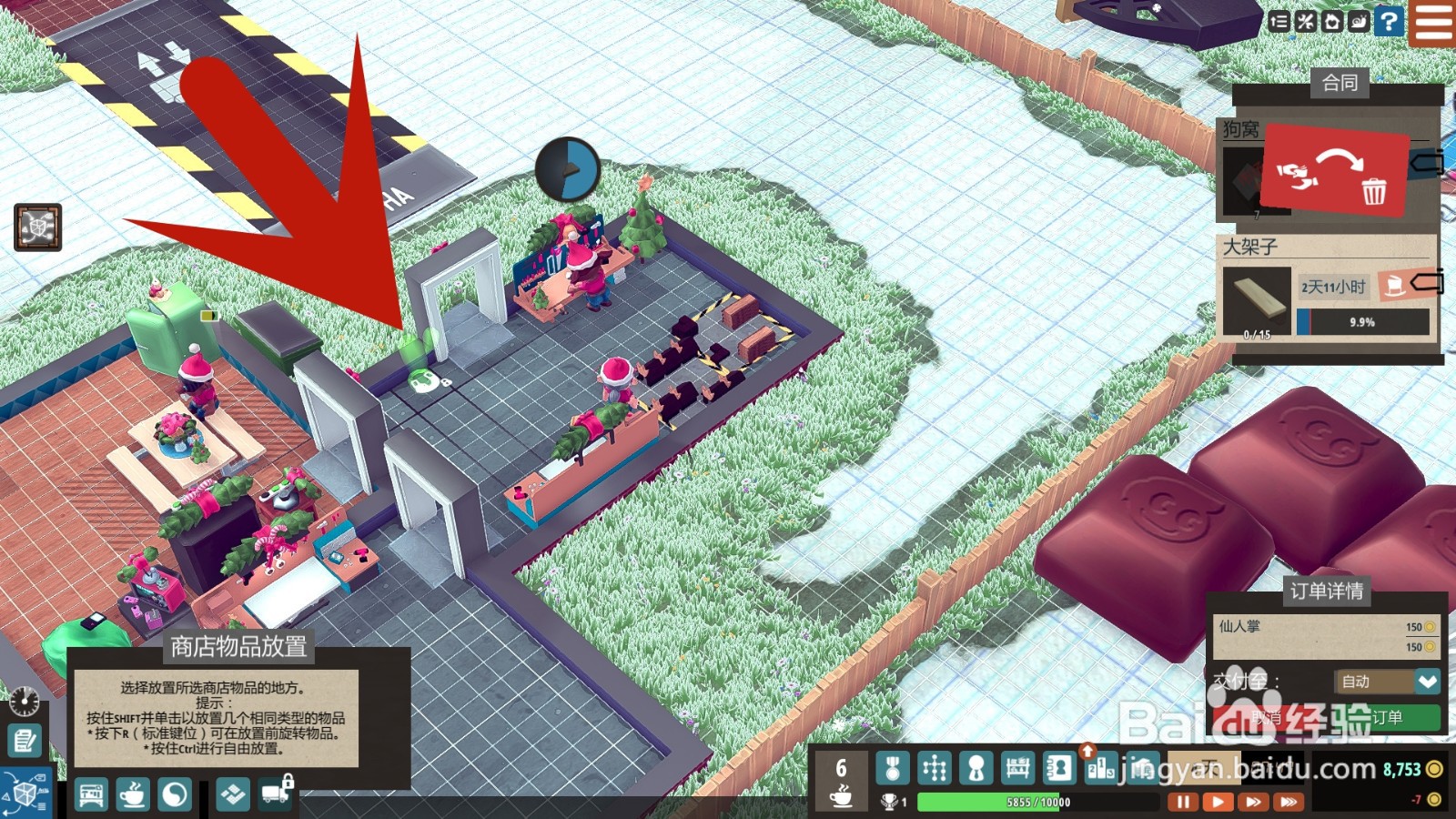Open the tools and percent icon
The height and width of the screenshot is (819, 1456).
tap(1306, 21)
